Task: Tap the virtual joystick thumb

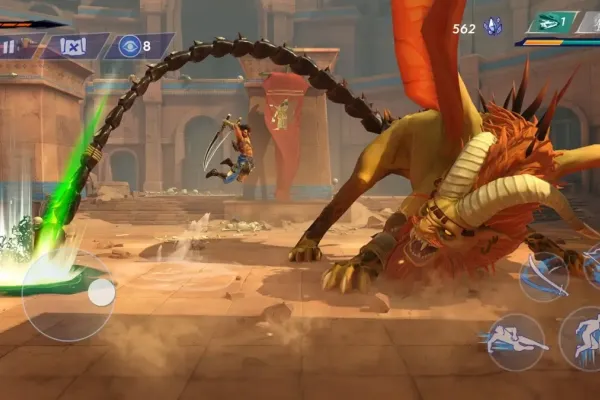Action: point(101,292)
